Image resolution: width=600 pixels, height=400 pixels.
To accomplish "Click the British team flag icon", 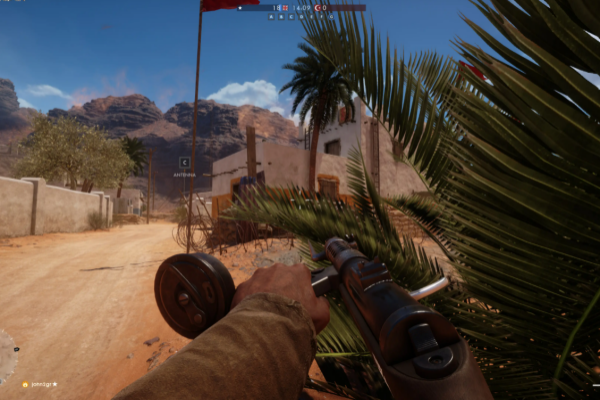I will 286,8.
